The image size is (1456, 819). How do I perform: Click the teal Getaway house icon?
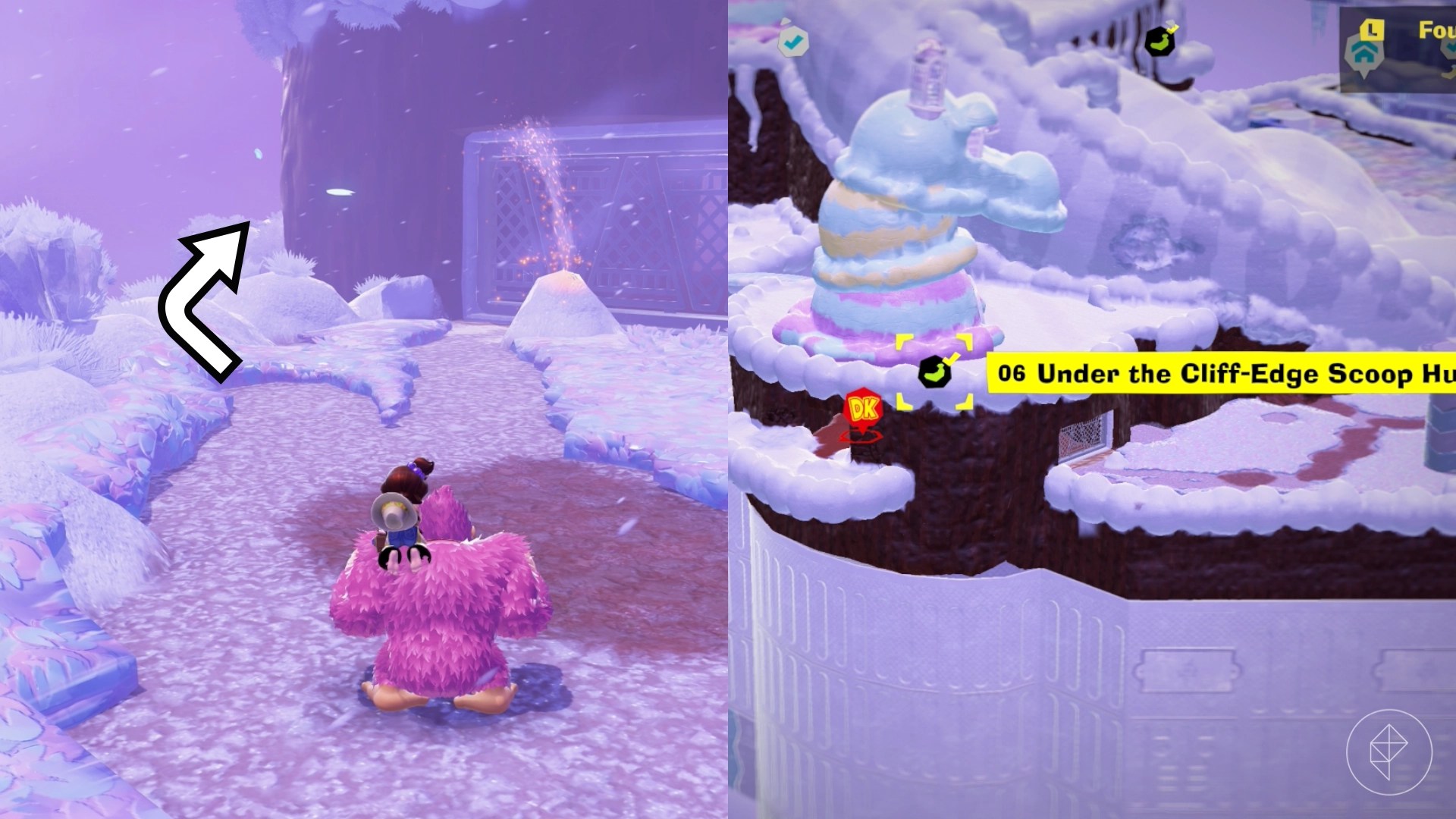[x=1364, y=55]
